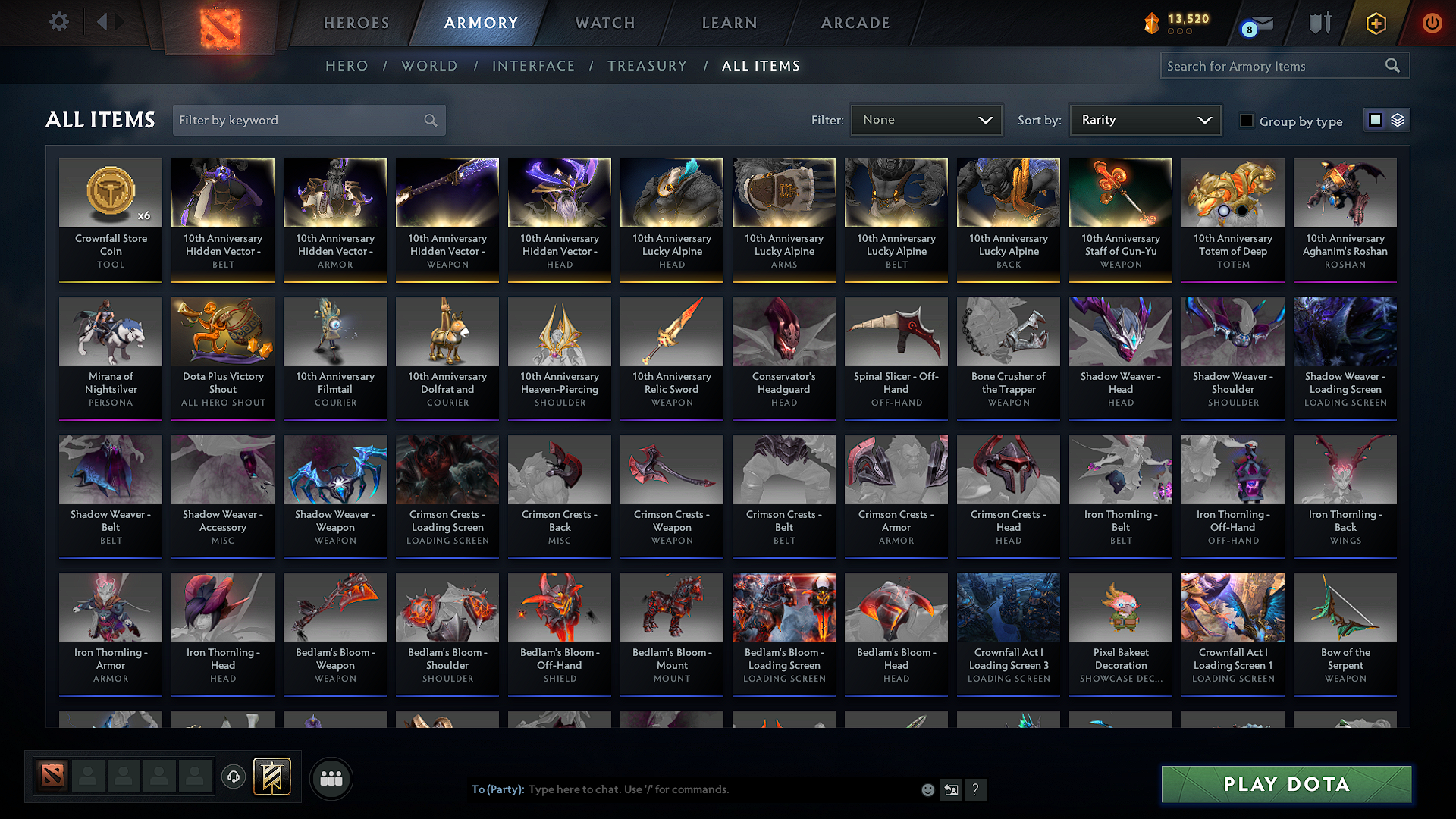
Task: Click the Search for Armory Items magnifier
Action: [x=1392, y=65]
